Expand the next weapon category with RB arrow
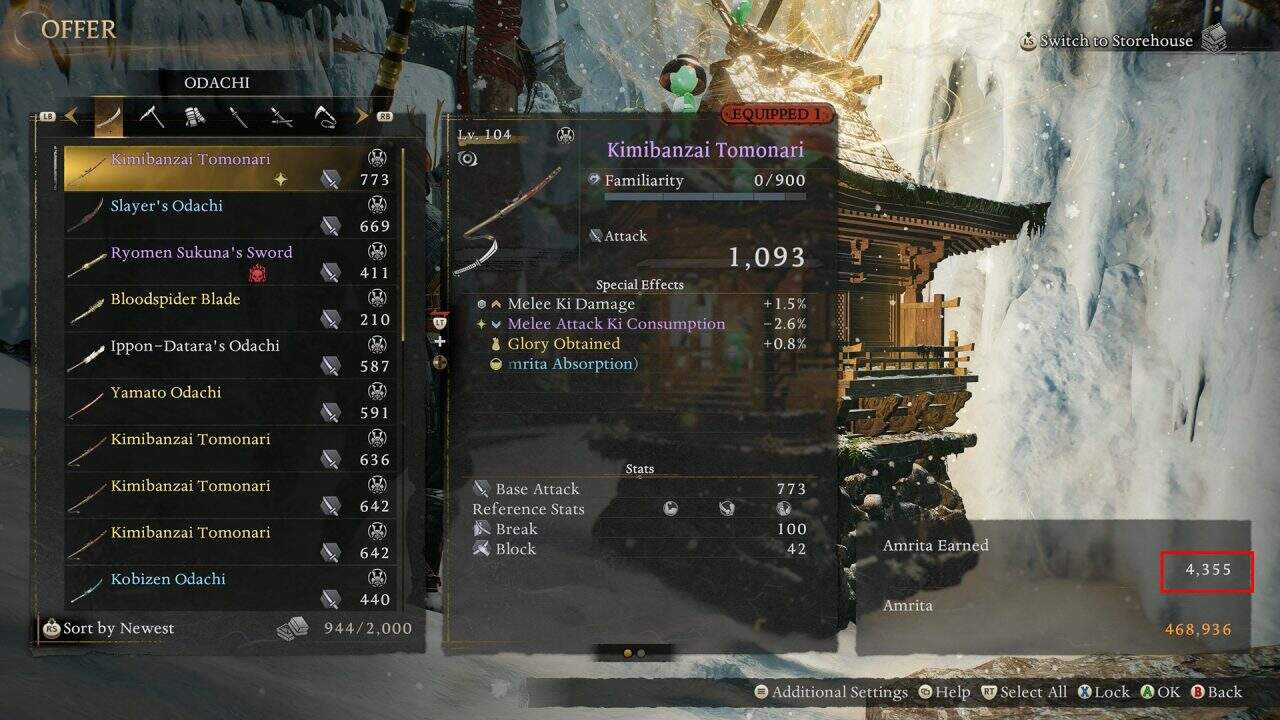1280x720 pixels. tap(361, 114)
